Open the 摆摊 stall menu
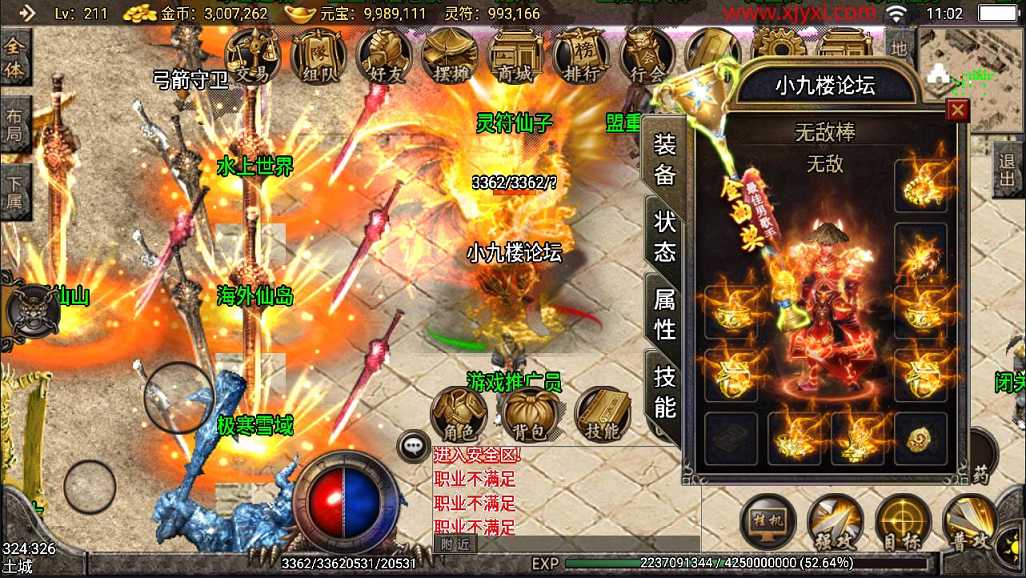1026x578 pixels. 449,54
